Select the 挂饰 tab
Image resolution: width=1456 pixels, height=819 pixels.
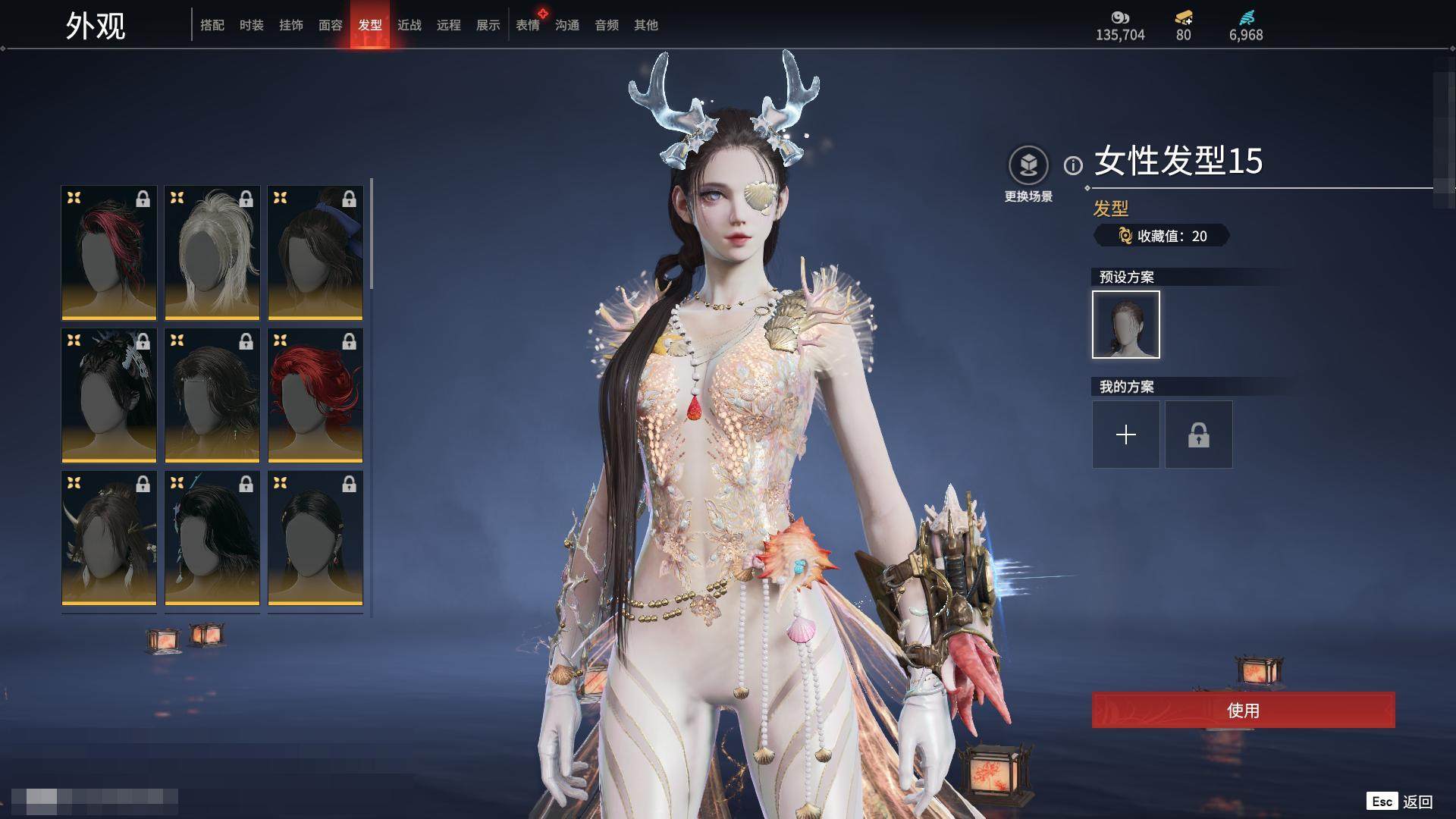click(x=291, y=25)
